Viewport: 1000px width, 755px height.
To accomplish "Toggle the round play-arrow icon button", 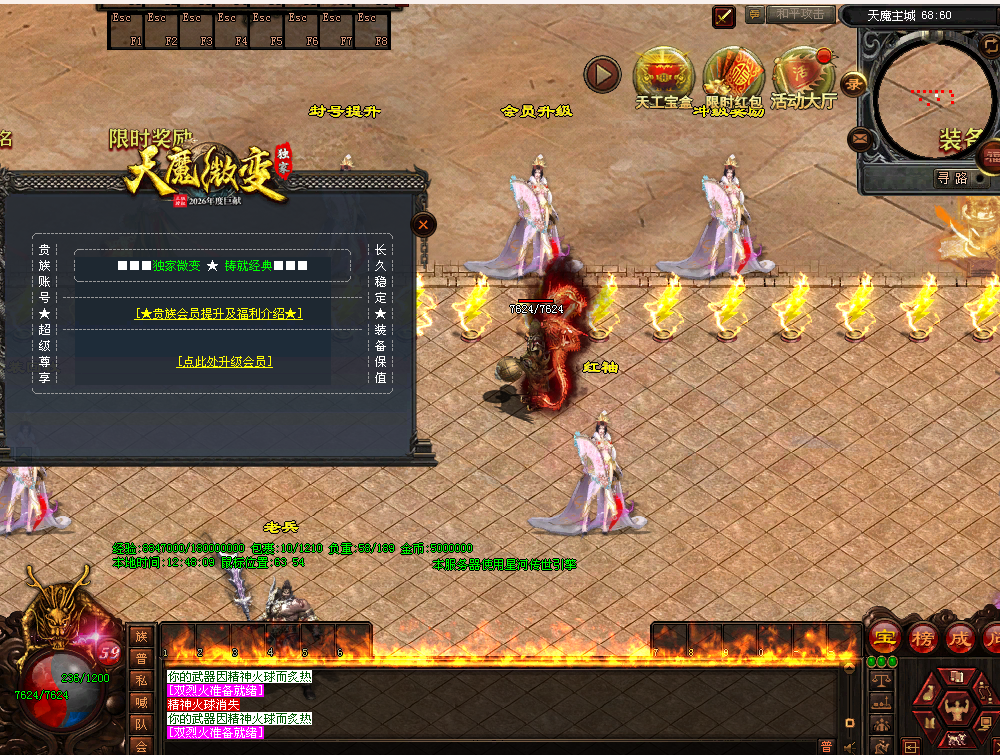I will tap(603, 73).
